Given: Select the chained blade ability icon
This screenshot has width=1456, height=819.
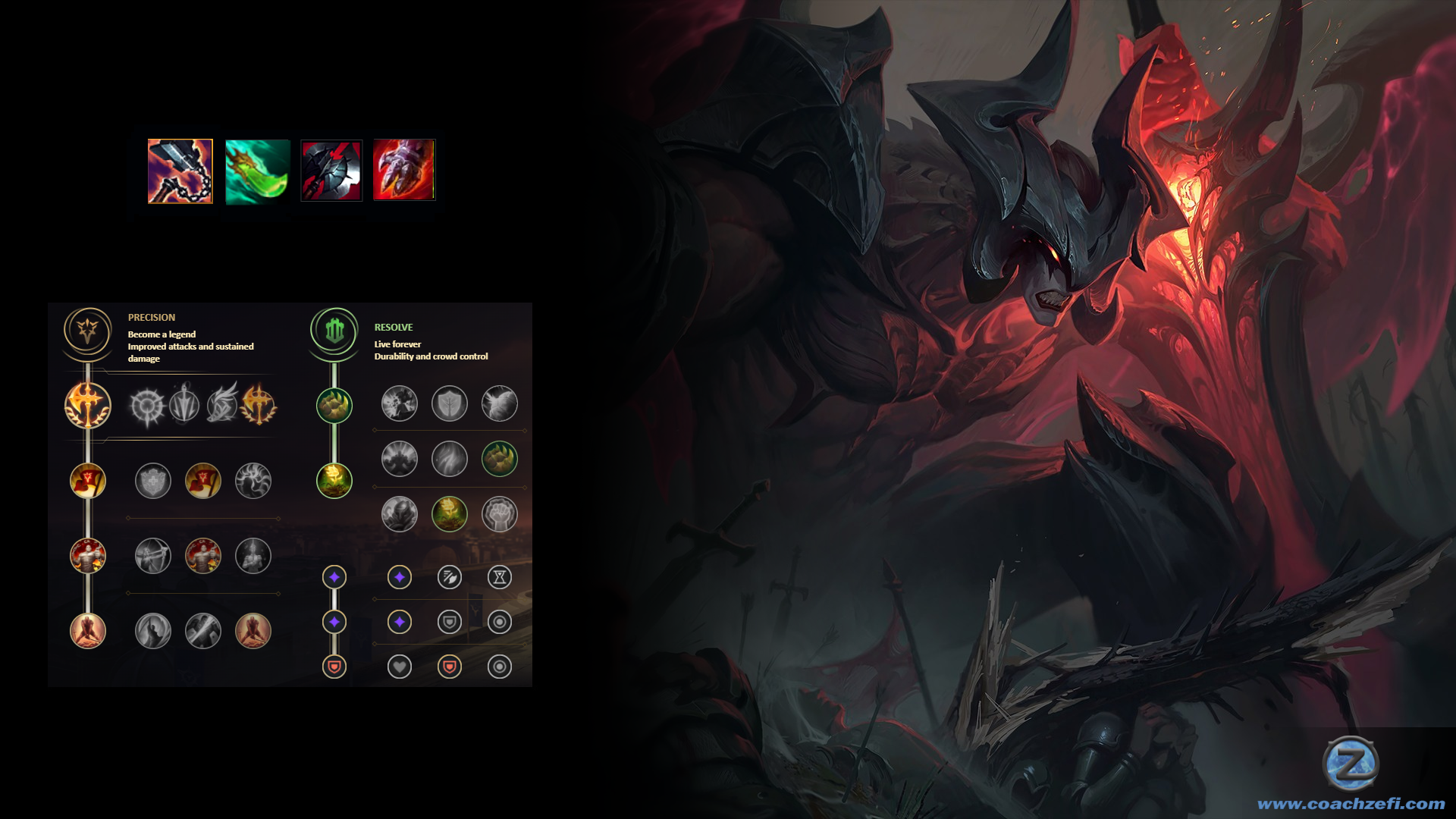Looking at the screenshot, I should point(180,171).
